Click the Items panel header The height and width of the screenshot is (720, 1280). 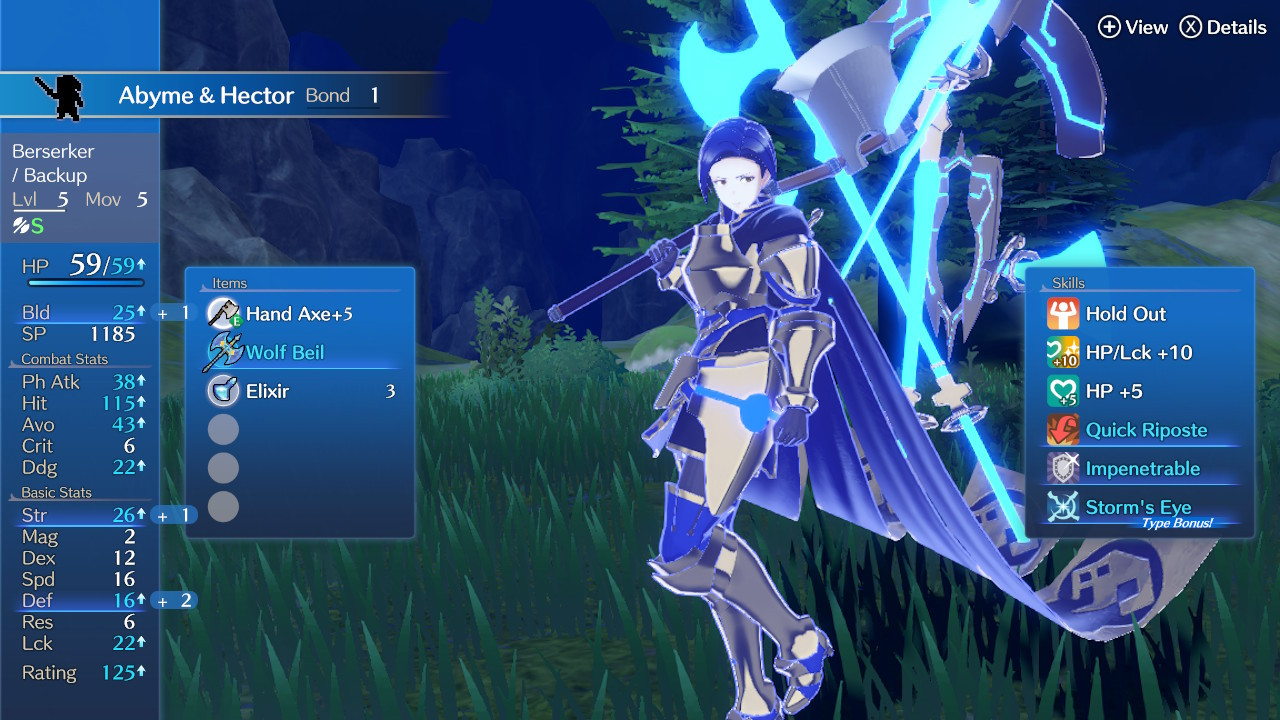click(228, 283)
